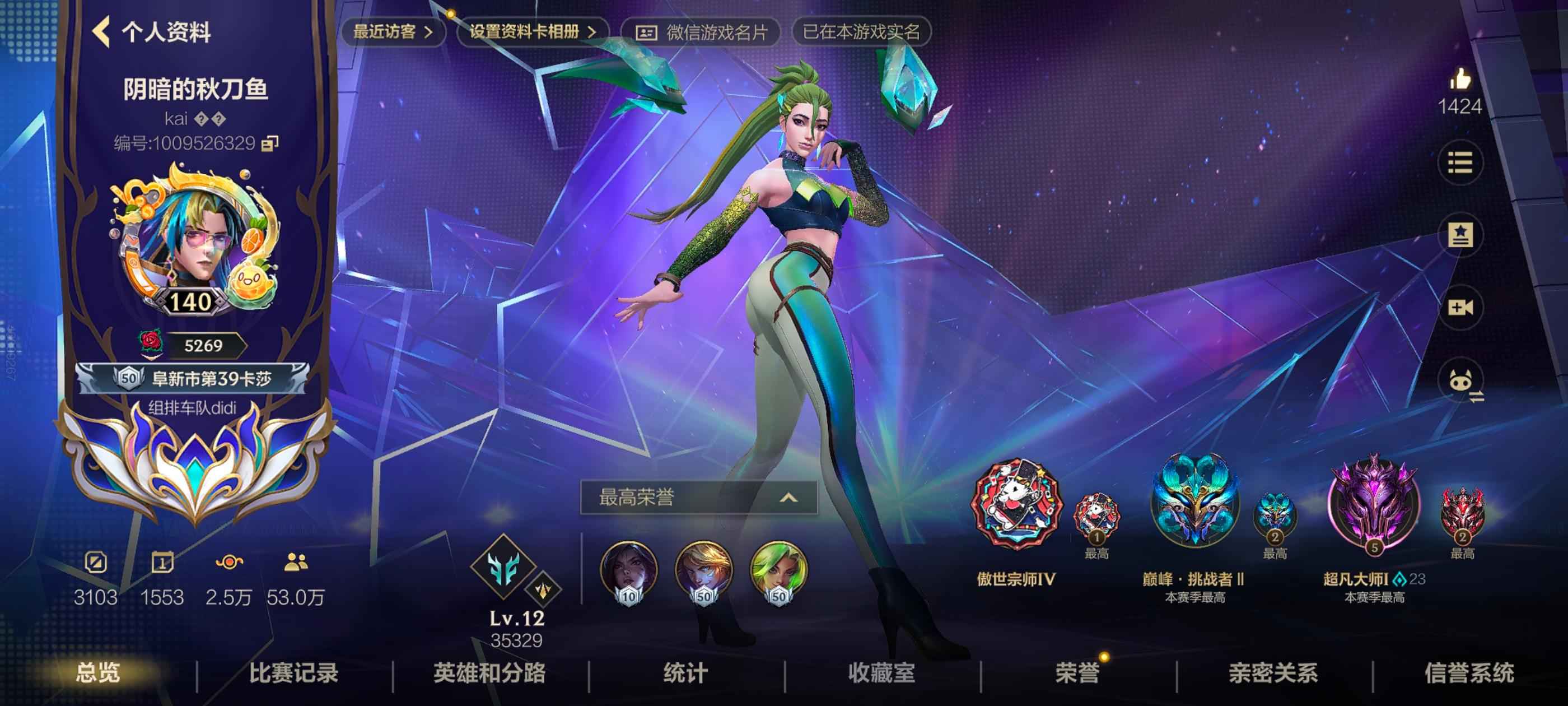Open the 统计 tab

685,673
